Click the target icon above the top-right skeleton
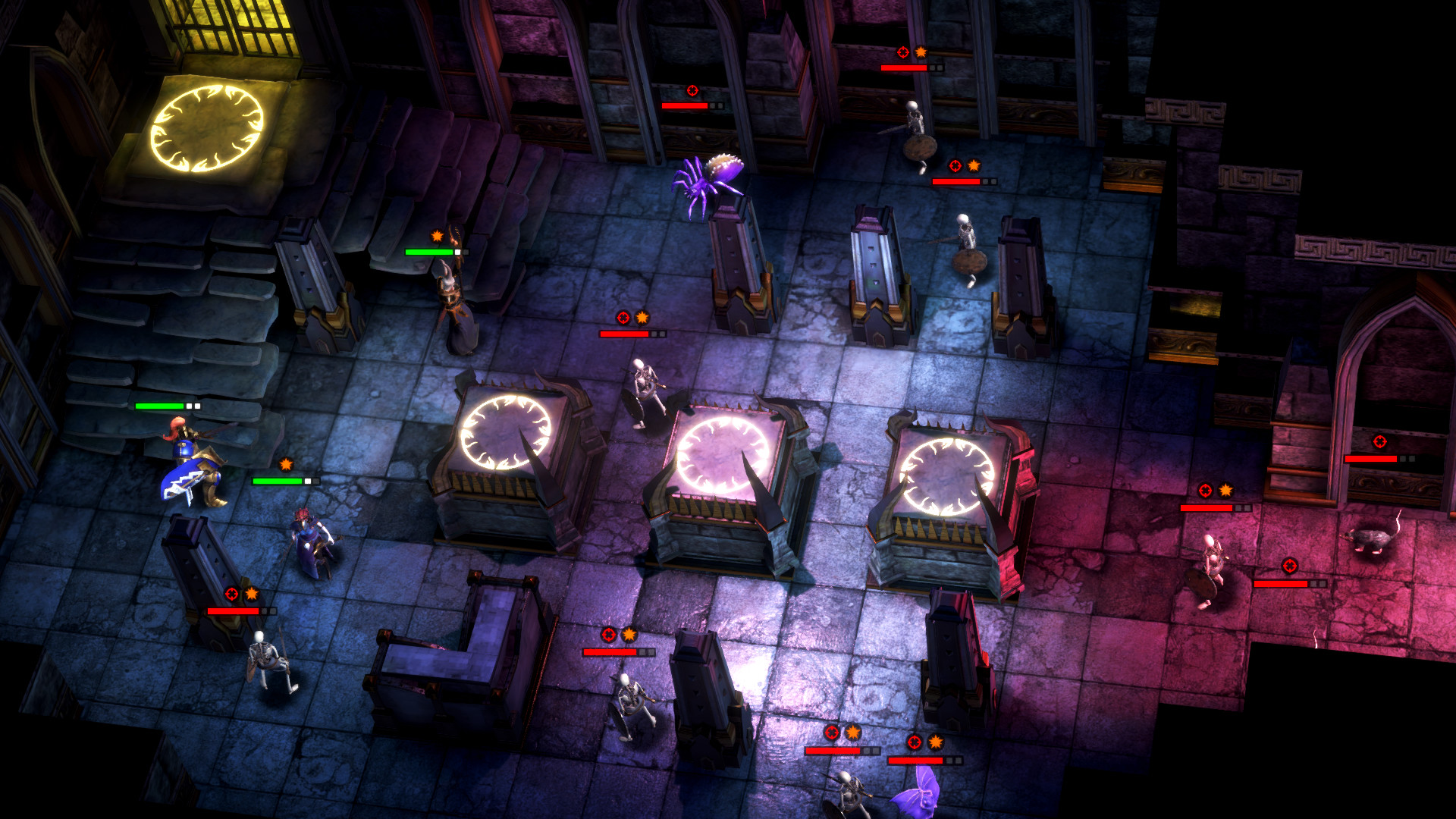Screen dimensions: 1456x819 902,54
